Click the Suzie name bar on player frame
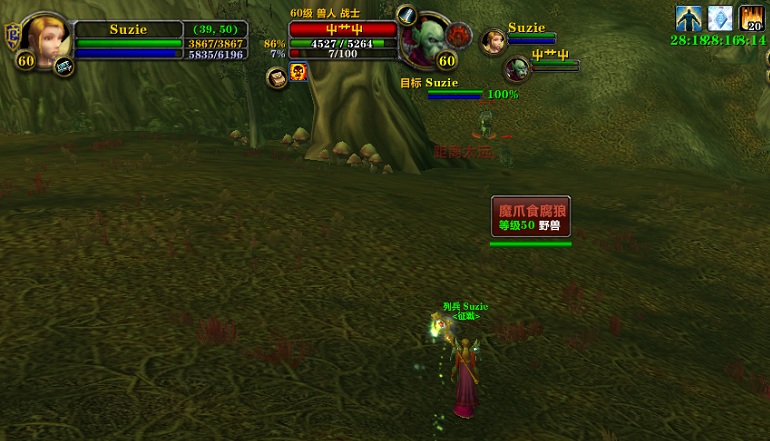The height and width of the screenshot is (441, 770). tap(127, 30)
